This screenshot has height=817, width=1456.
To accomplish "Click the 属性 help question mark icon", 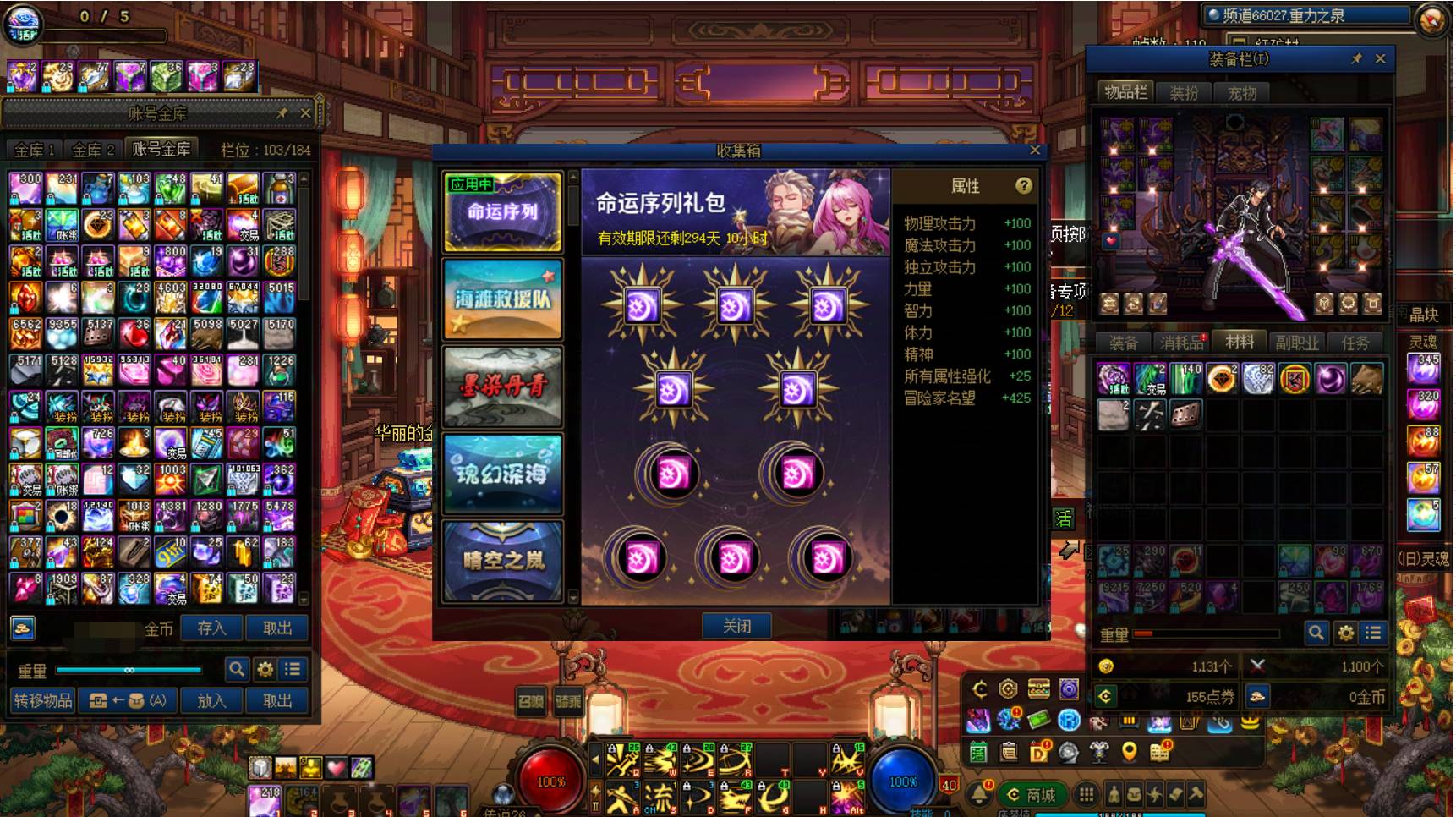I will pos(1025,187).
